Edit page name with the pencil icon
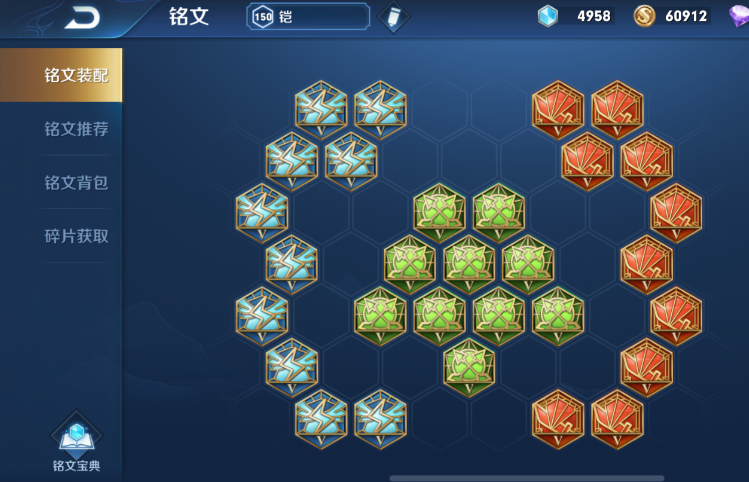Screen dimensions: 749x482 tap(394, 18)
